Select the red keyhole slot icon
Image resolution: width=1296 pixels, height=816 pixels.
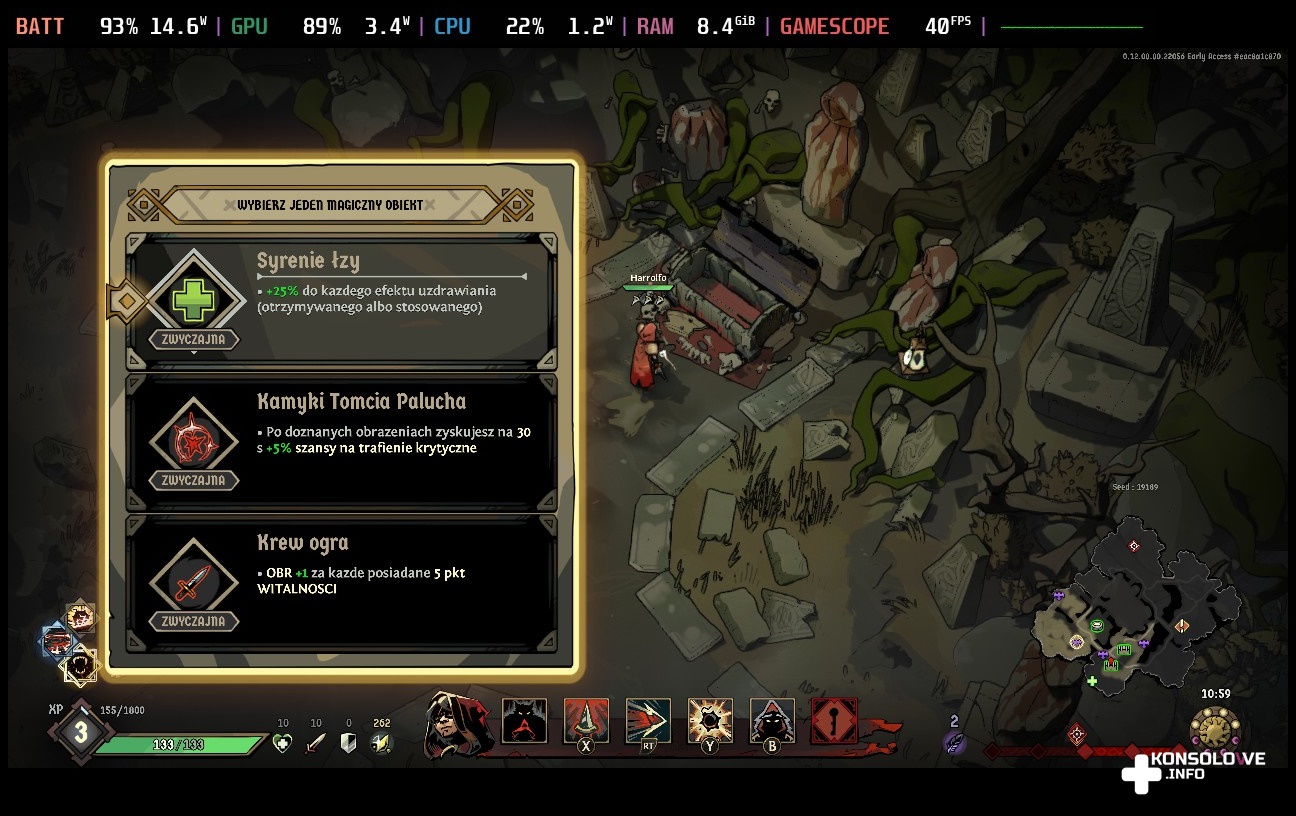tap(834, 720)
